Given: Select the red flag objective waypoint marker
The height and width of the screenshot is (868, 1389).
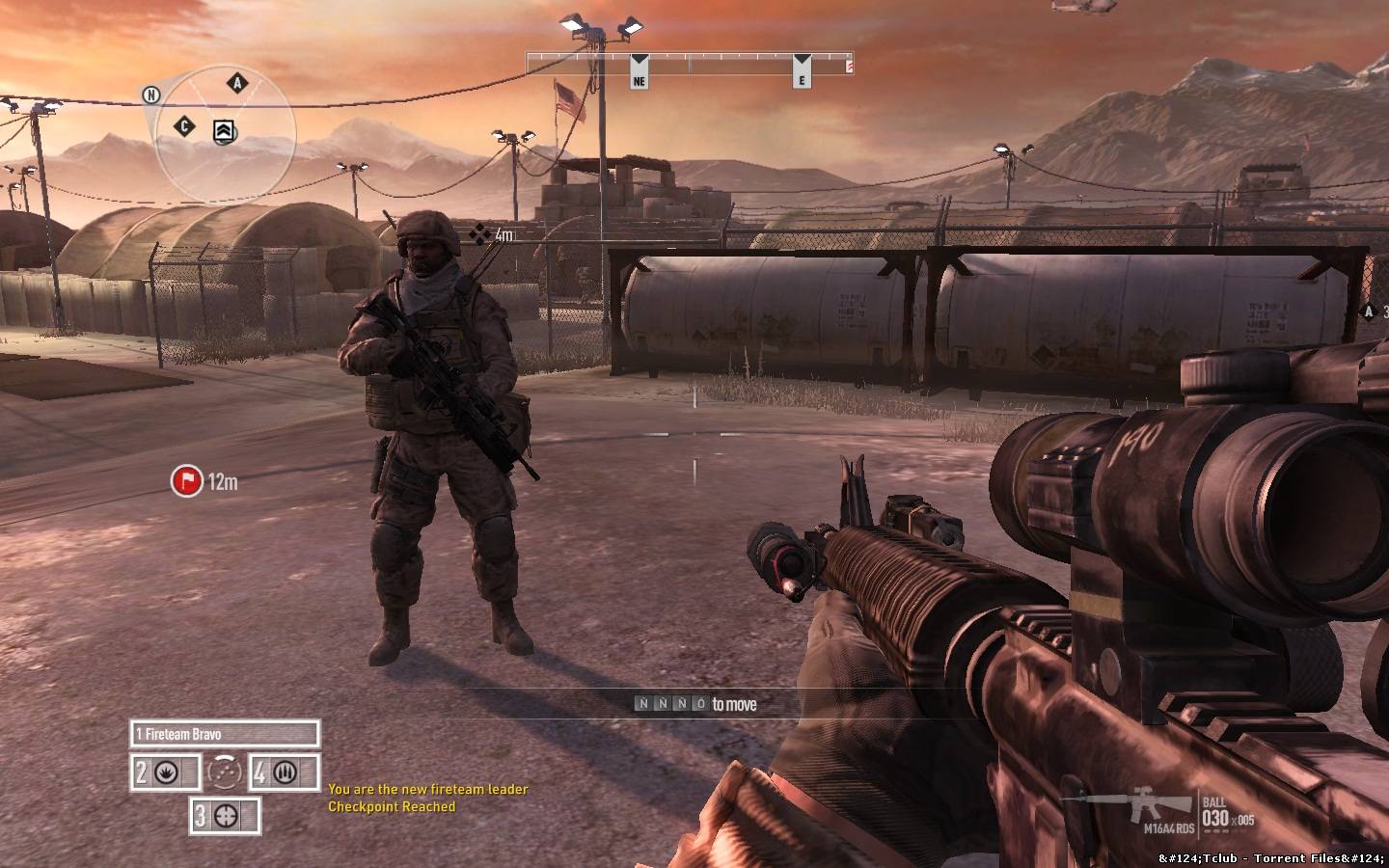Looking at the screenshot, I should 186,480.
